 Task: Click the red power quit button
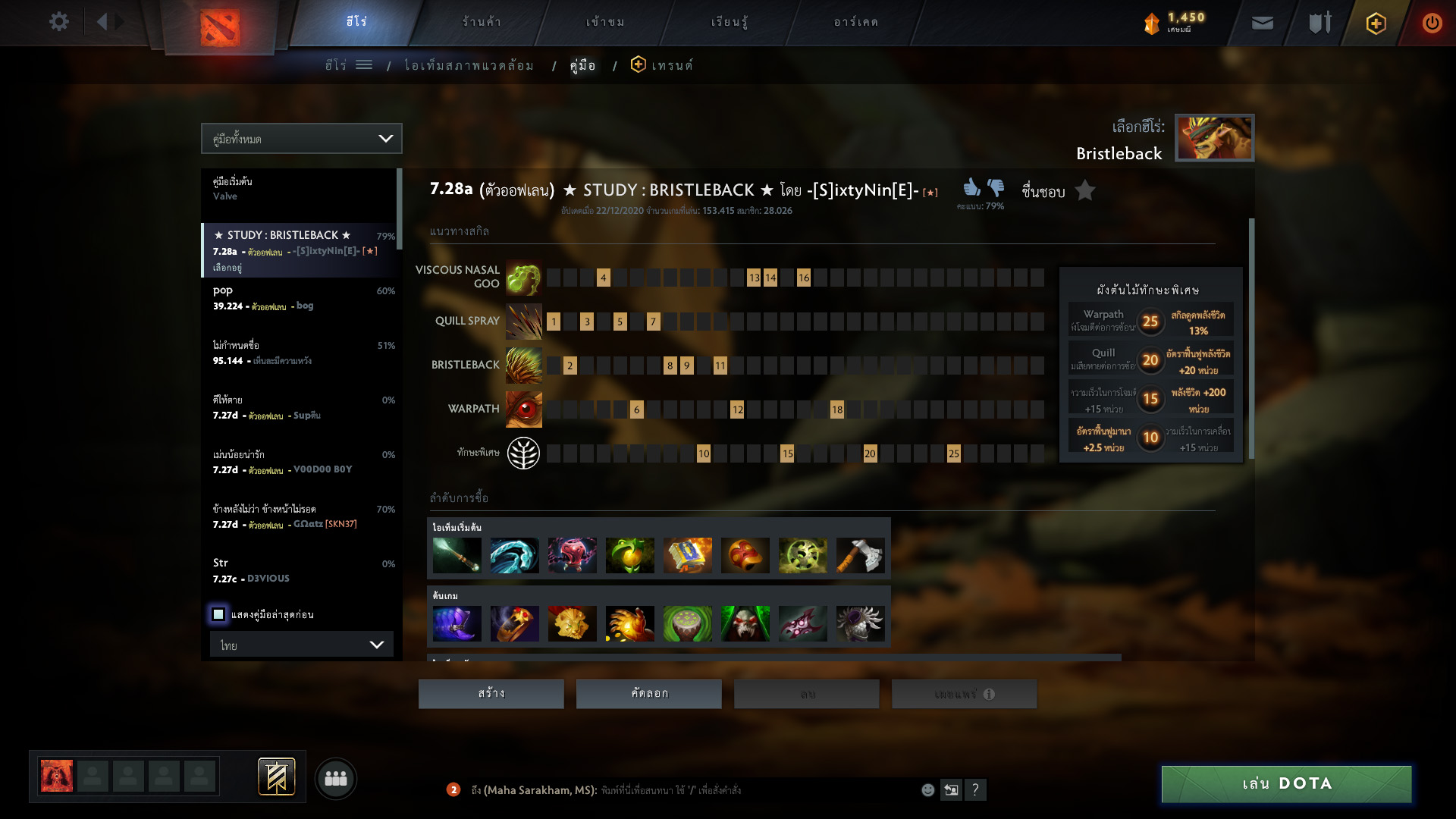1432,23
